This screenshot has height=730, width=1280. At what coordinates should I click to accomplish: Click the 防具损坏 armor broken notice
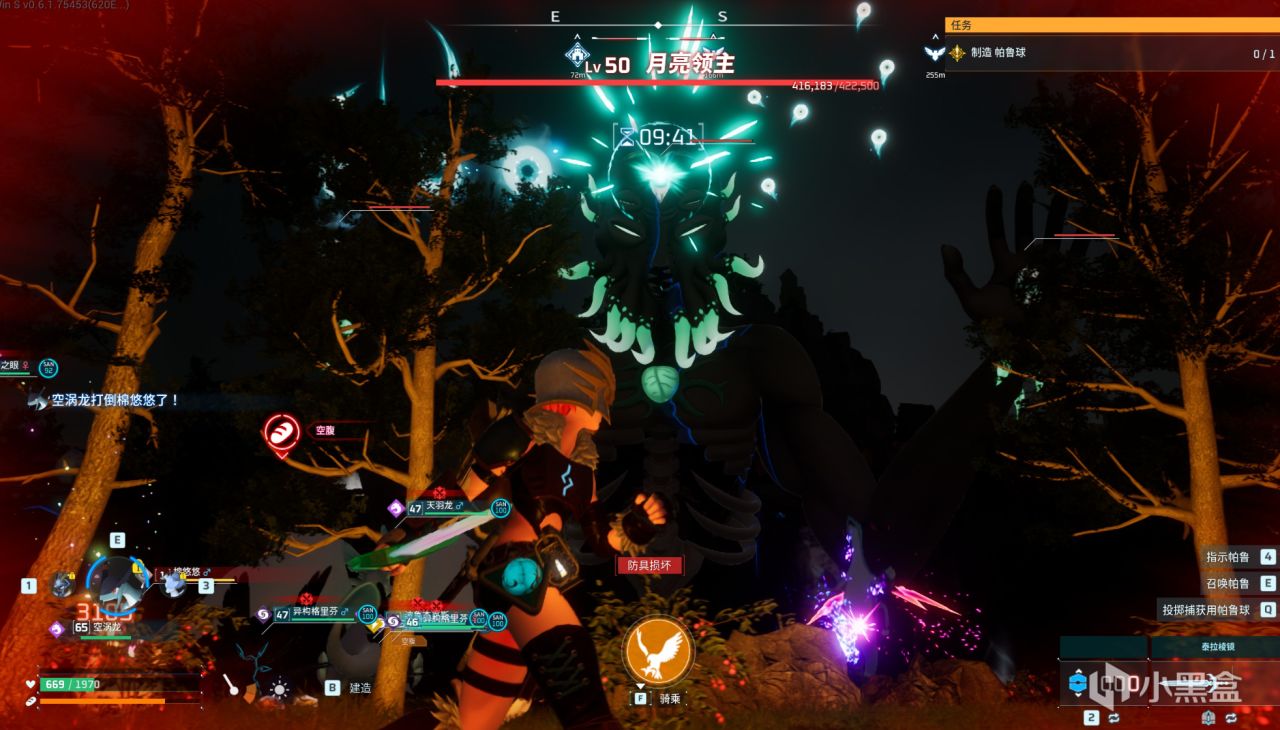649,566
